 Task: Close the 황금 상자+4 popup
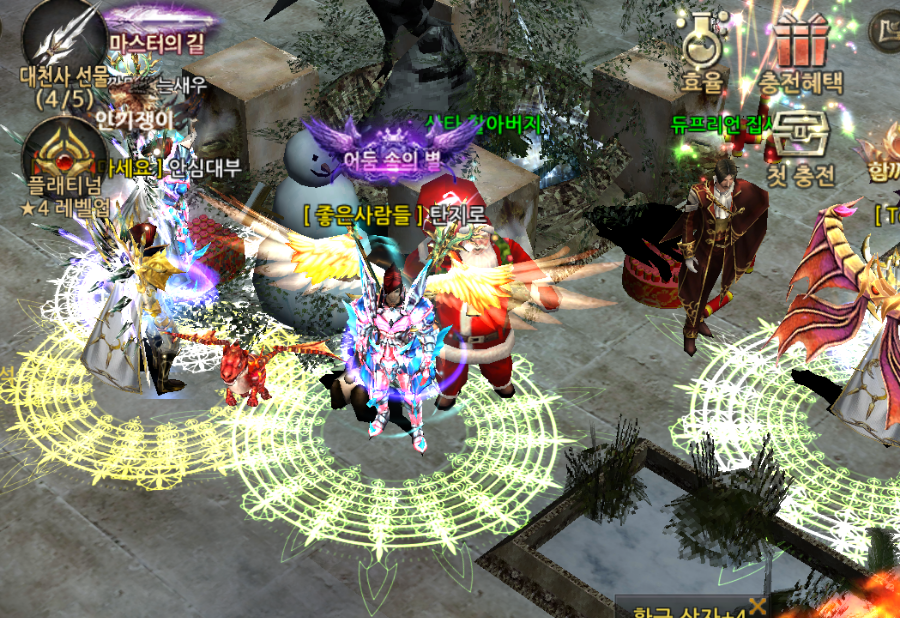click(757, 606)
